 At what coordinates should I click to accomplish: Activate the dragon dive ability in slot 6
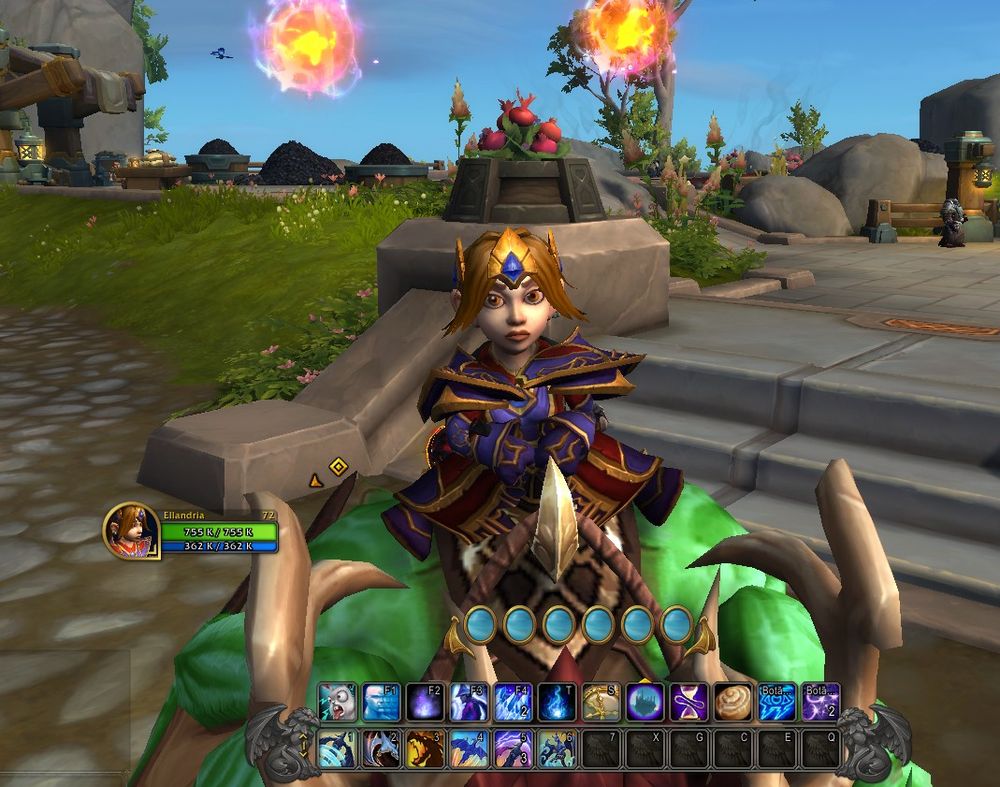557,748
